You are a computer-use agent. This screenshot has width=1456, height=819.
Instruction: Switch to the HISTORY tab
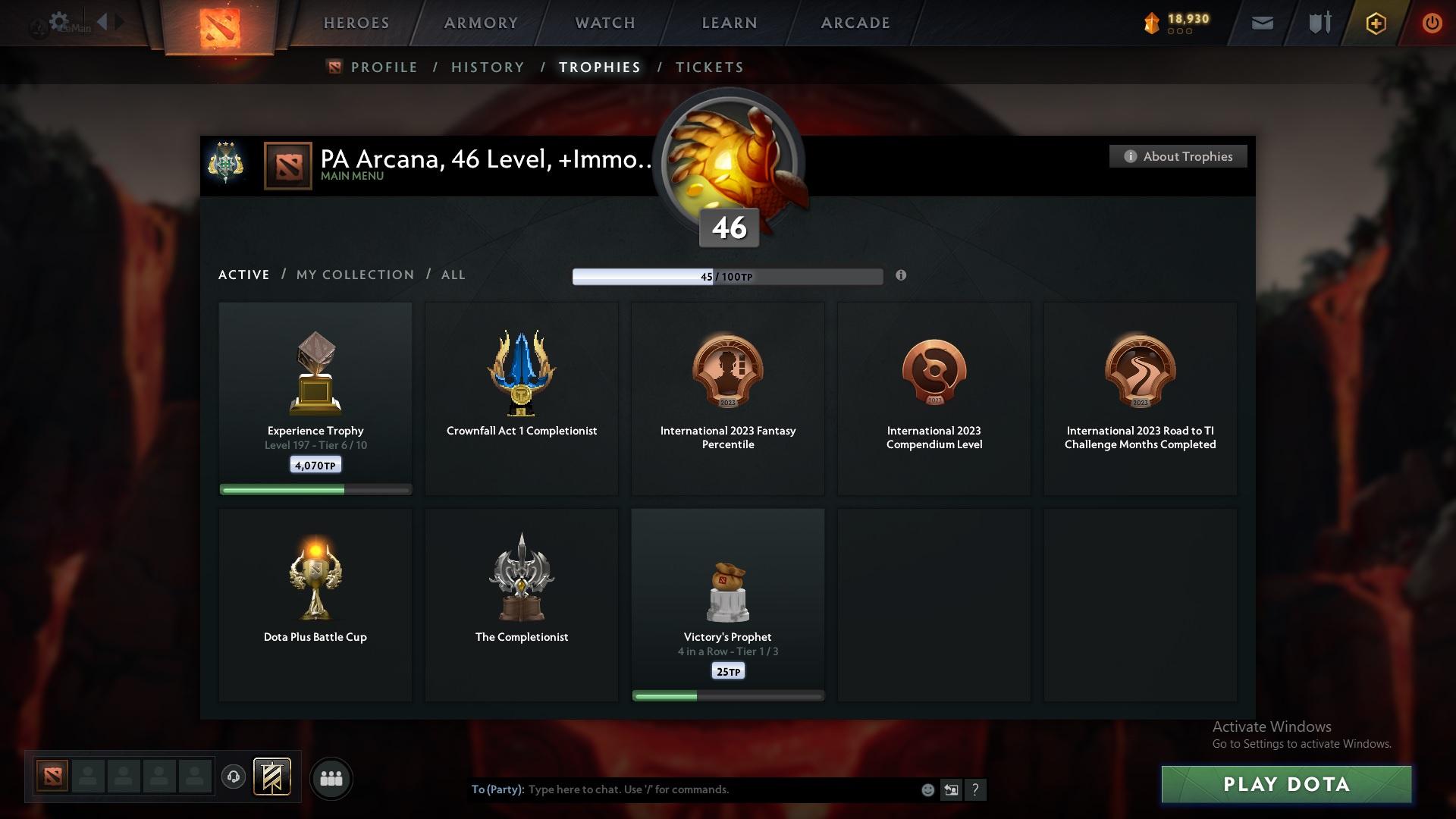pos(488,67)
